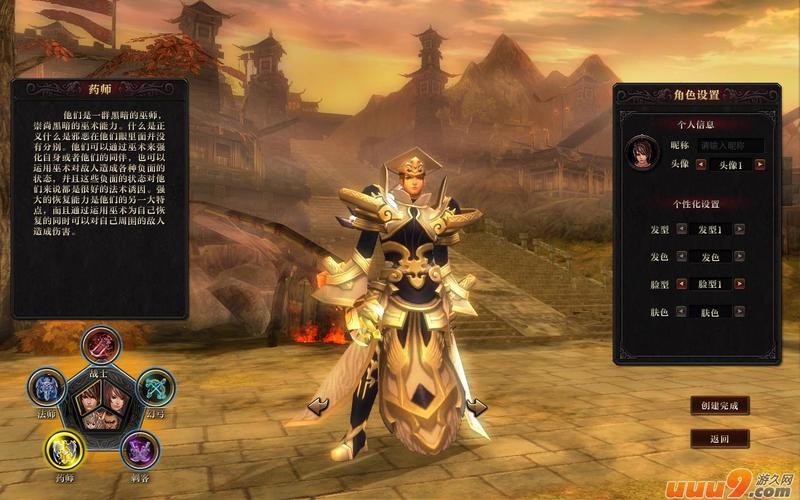Rotate character with the left arrow
Image resolution: width=800 pixels, height=500 pixels.
click(319, 405)
